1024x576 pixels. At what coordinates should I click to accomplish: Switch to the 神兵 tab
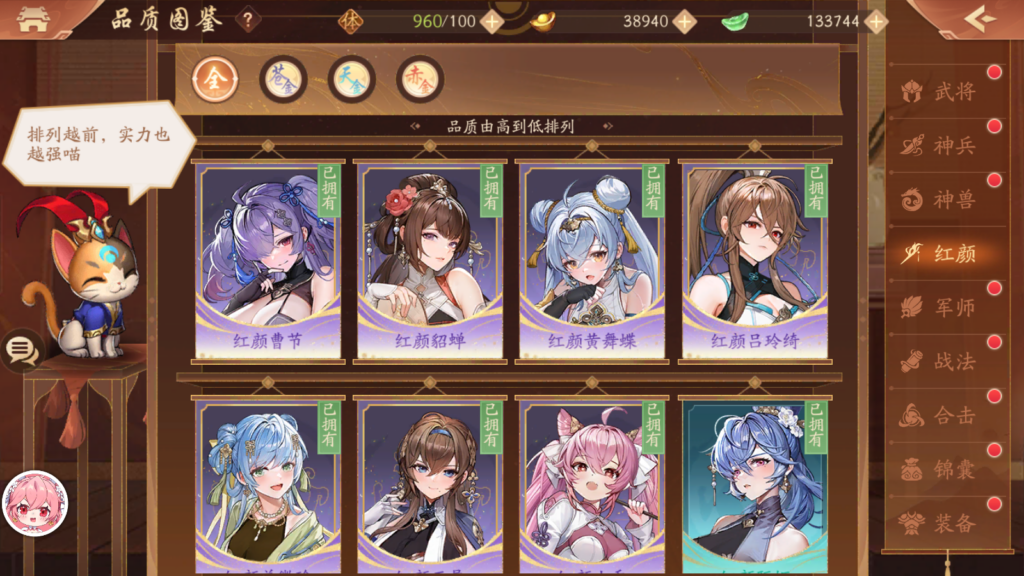(x=942, y=146)
